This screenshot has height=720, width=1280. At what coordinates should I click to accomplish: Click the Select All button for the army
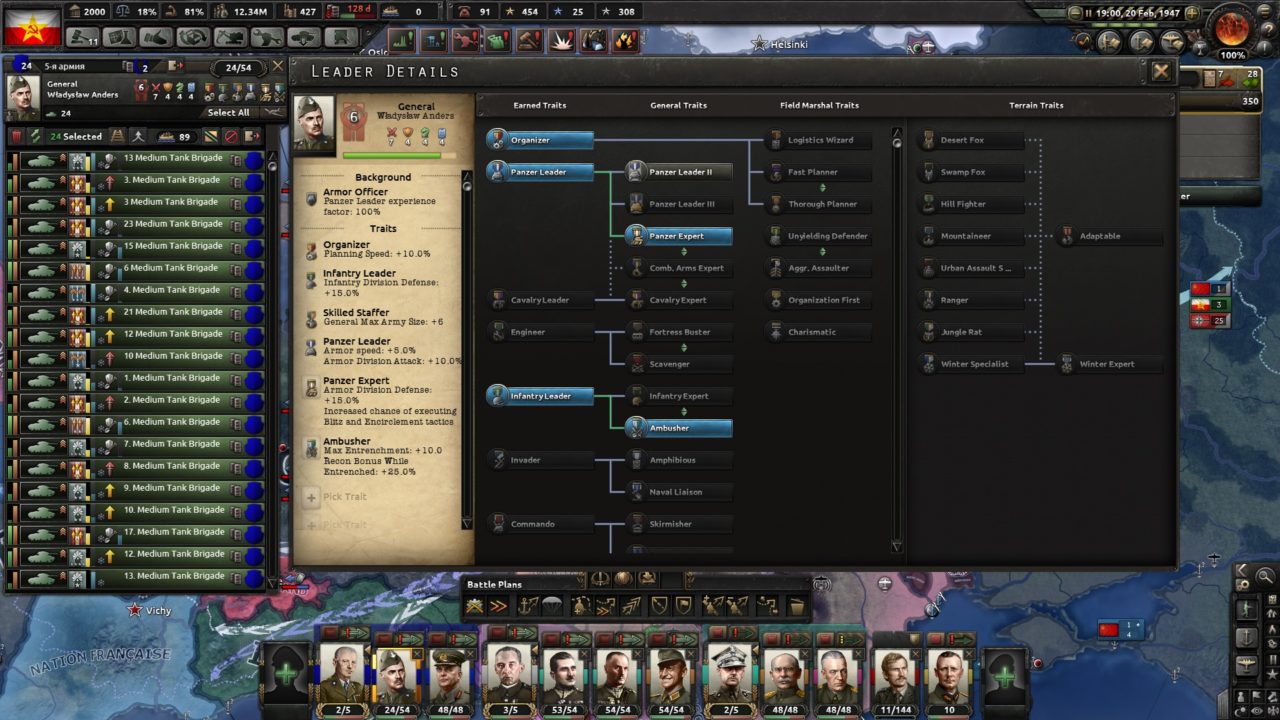(229, 112)
